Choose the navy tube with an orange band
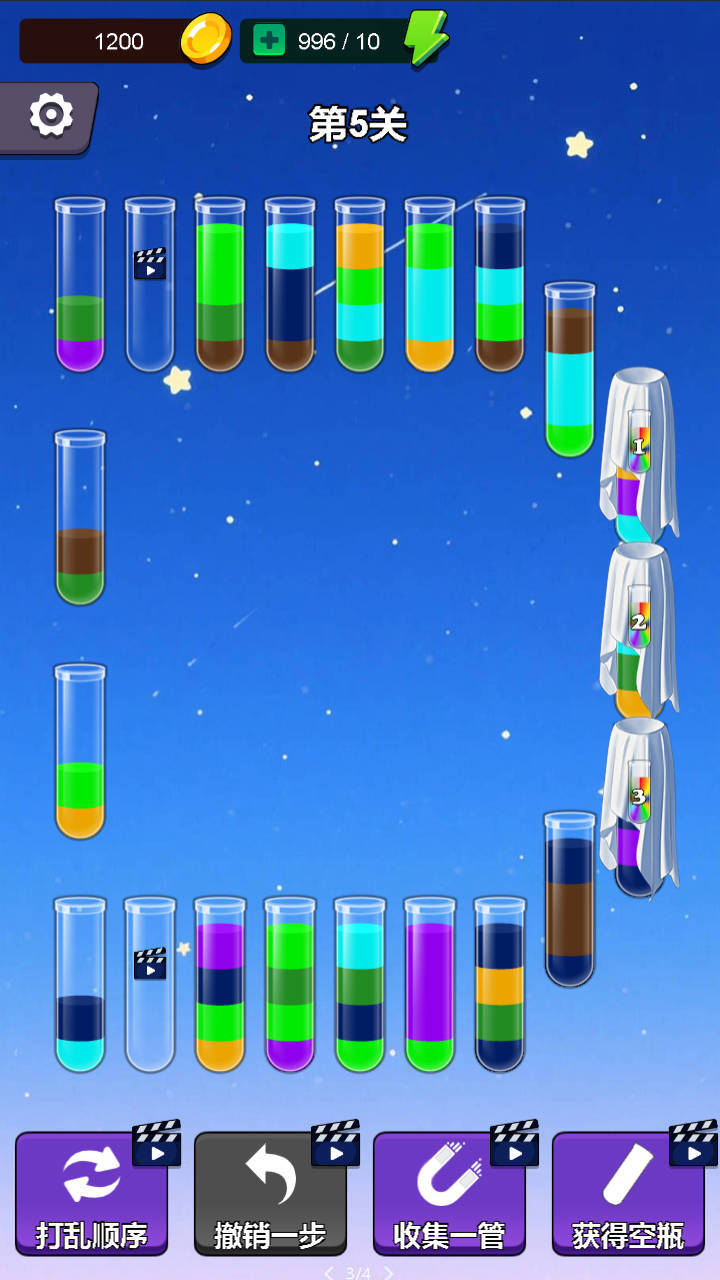 tap(500, 988)
